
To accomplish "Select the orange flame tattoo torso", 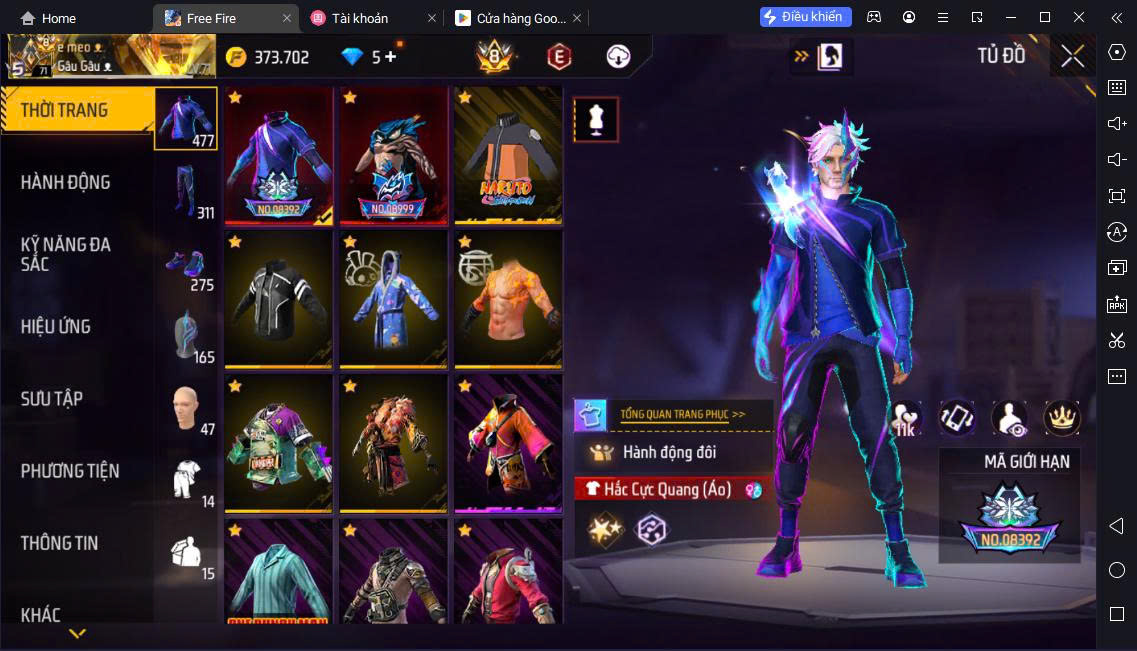I will pyautogui.click(x=508, y=299).
